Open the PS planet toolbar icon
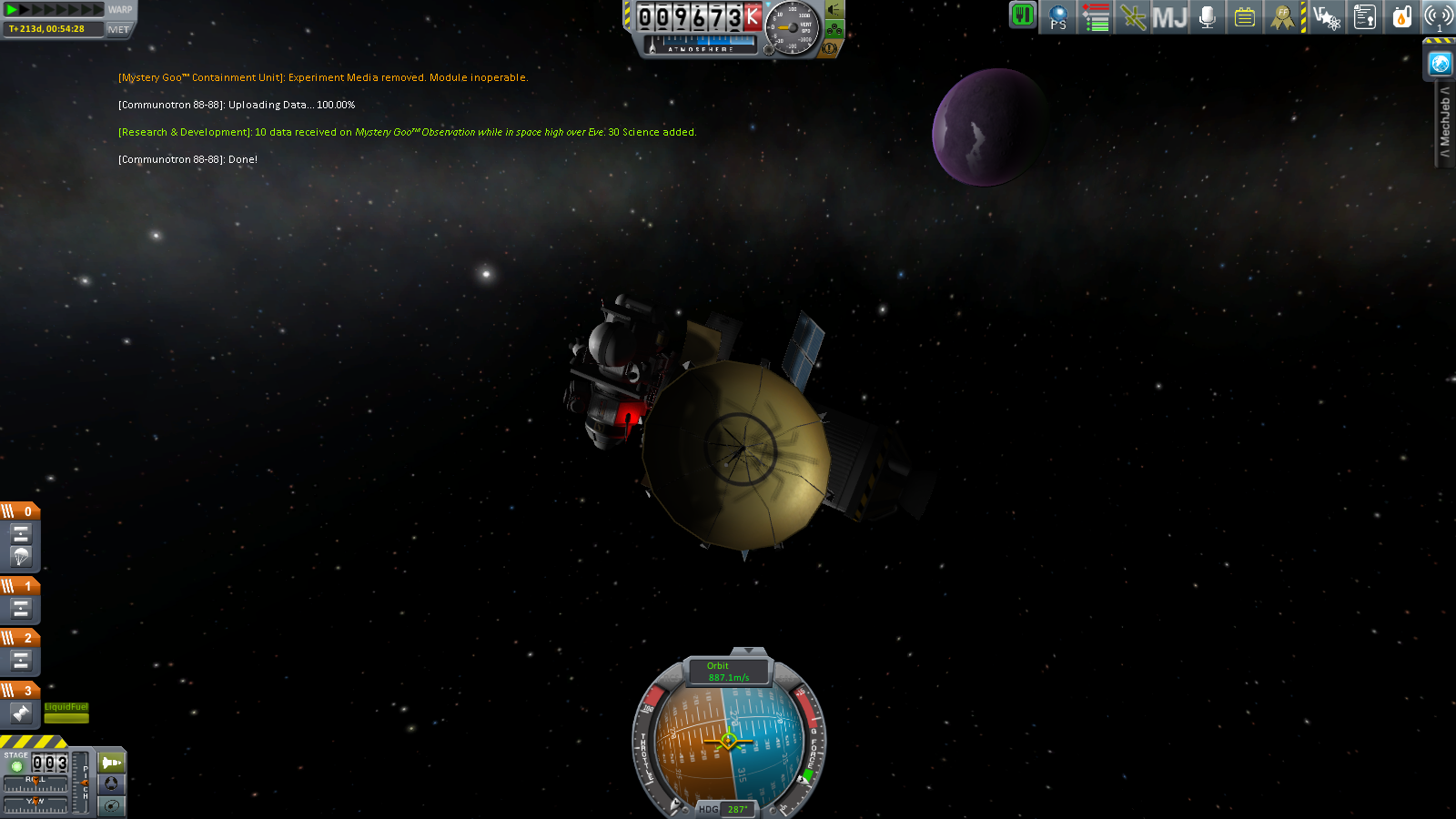This screenshot has height=819, width=1456. (x=1058, y=17)
